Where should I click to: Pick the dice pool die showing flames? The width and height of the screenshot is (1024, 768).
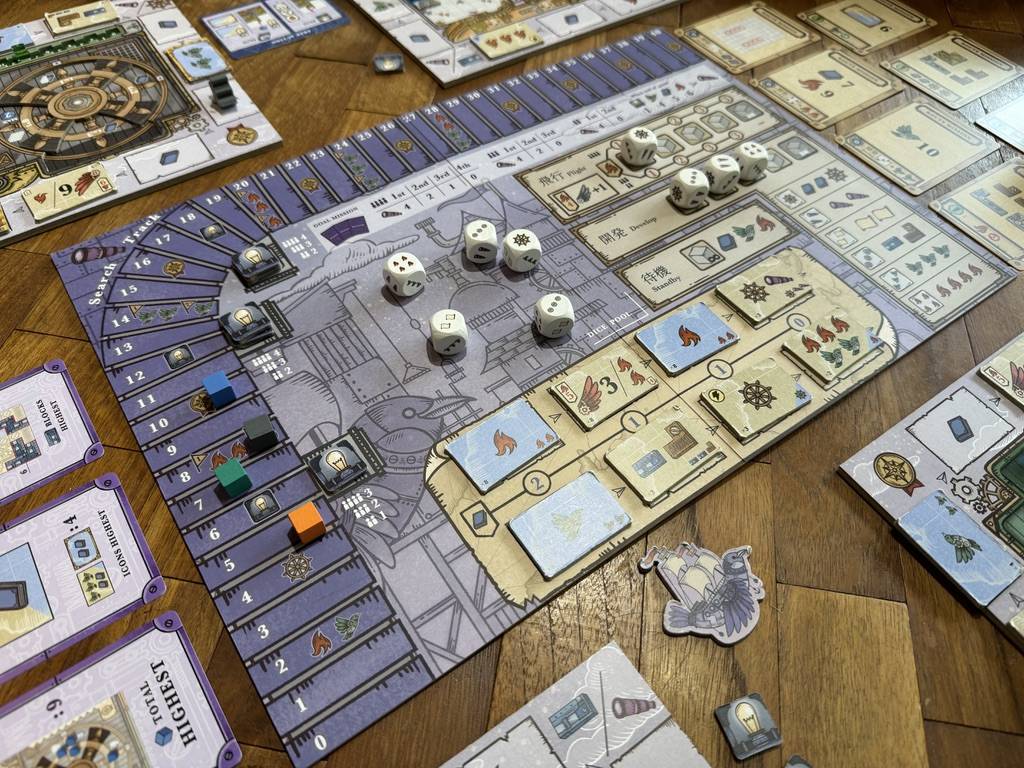coord(404,274)
